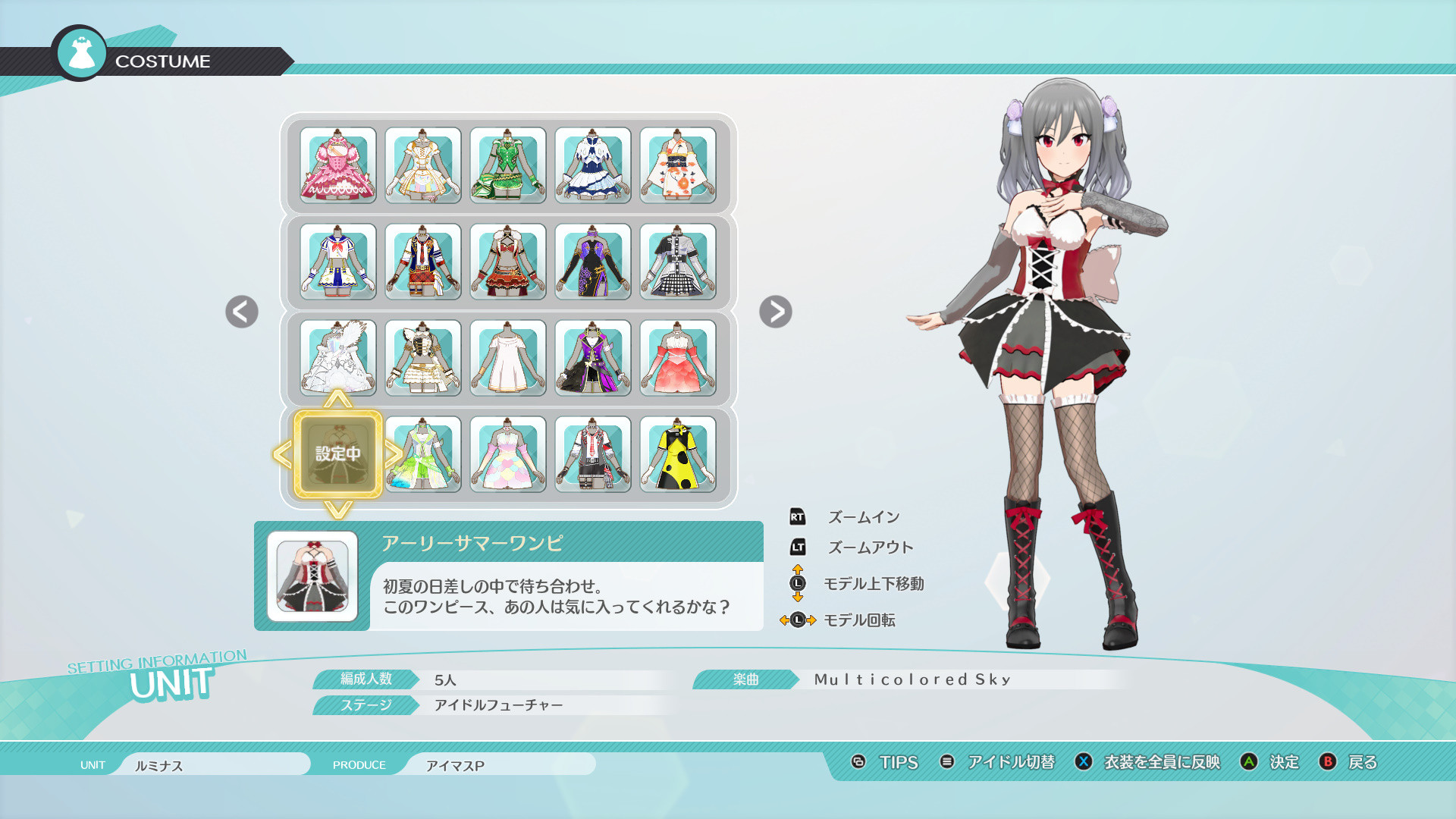Click the right arrow to view next costume page

coord(777,312)
